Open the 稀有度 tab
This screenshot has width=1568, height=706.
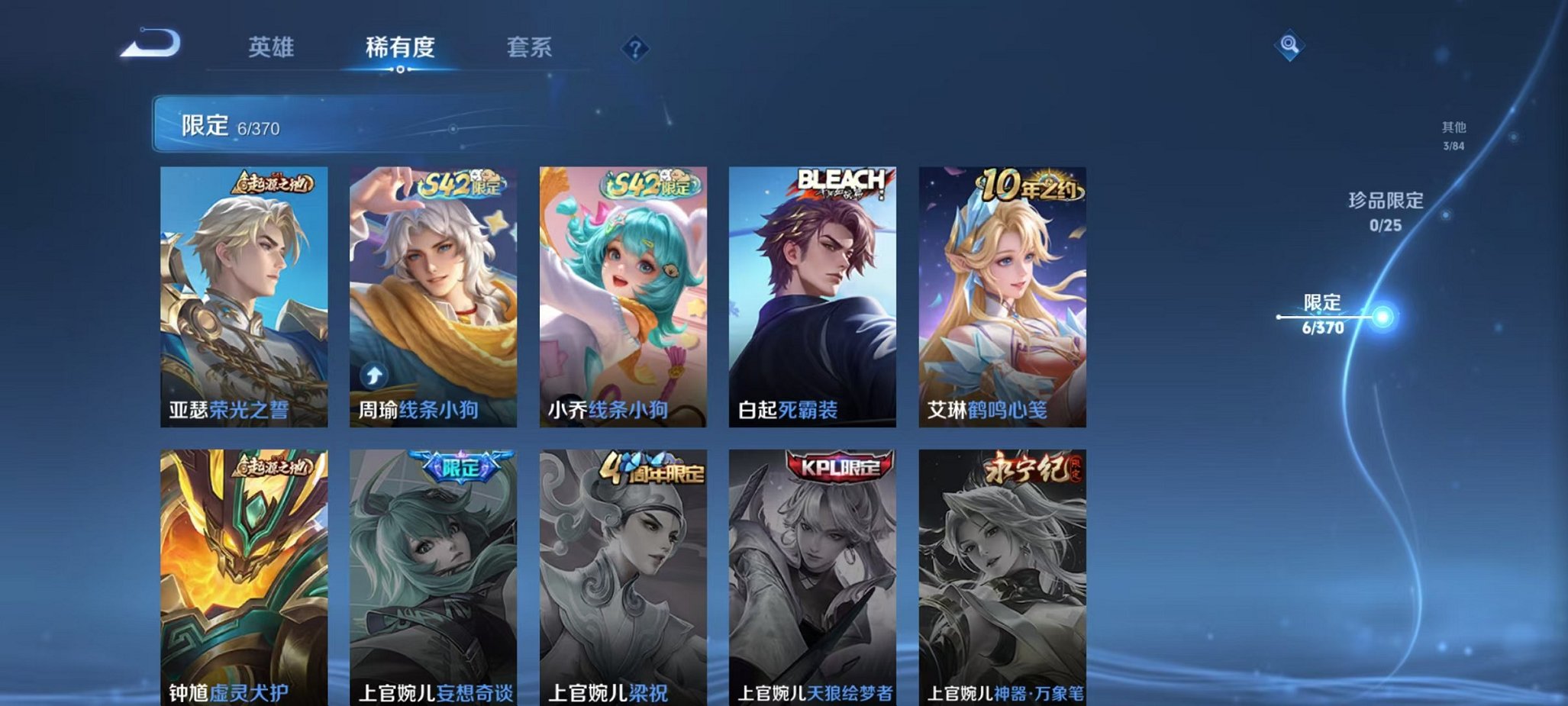(x=402, y=47)
